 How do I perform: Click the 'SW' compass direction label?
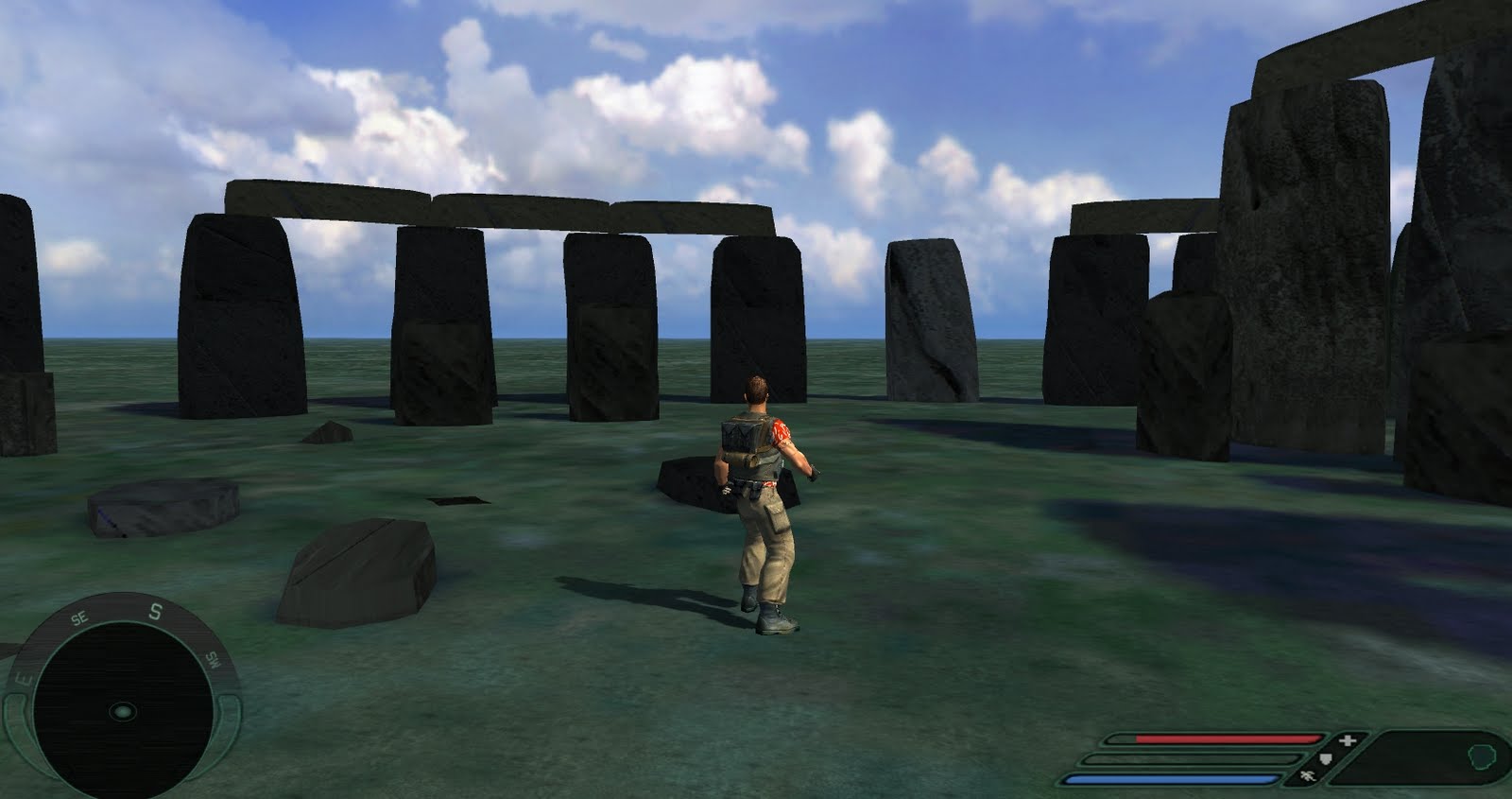point(213,659)
